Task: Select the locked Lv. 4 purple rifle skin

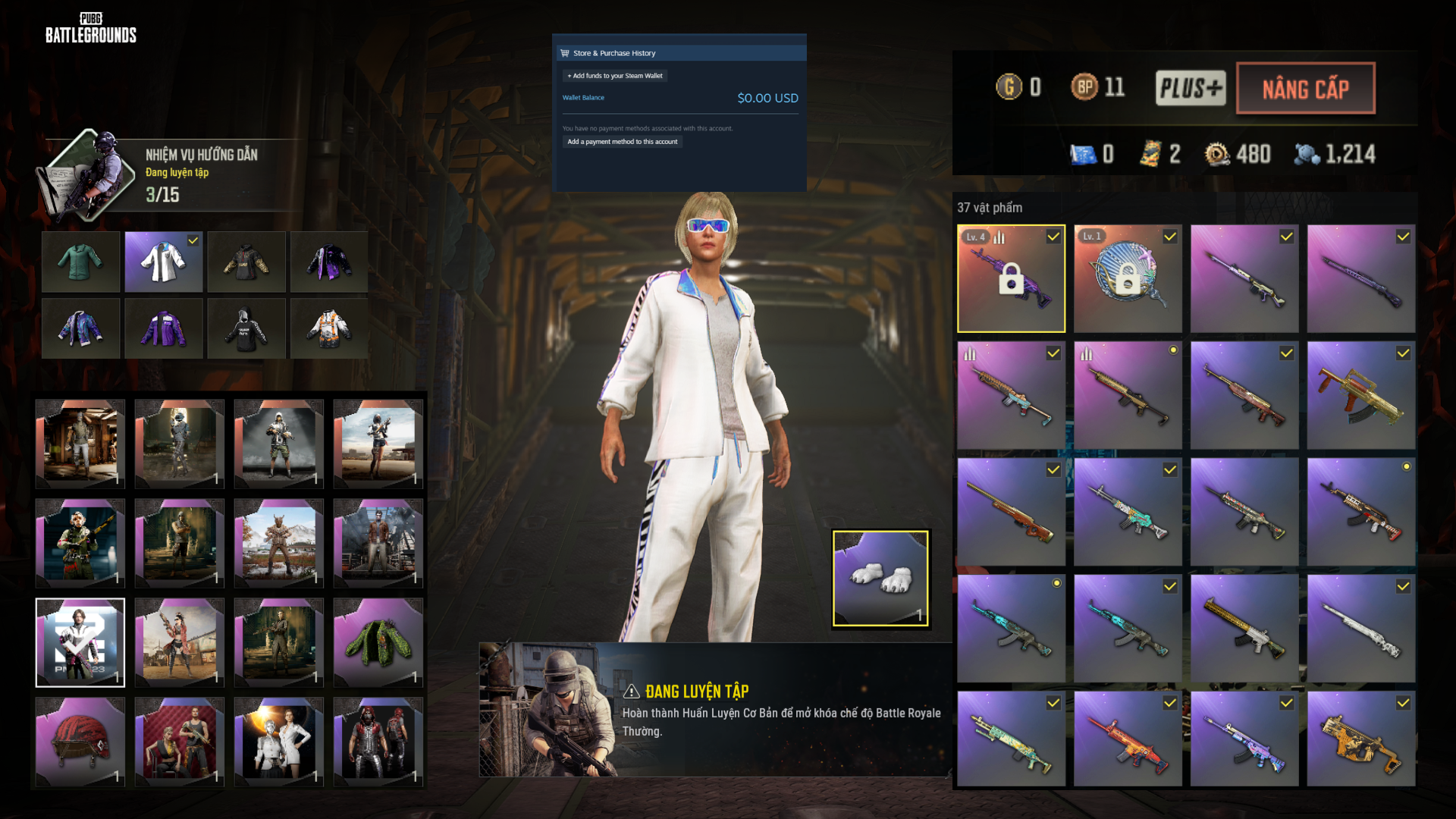Action: [x=1011, y=278]
